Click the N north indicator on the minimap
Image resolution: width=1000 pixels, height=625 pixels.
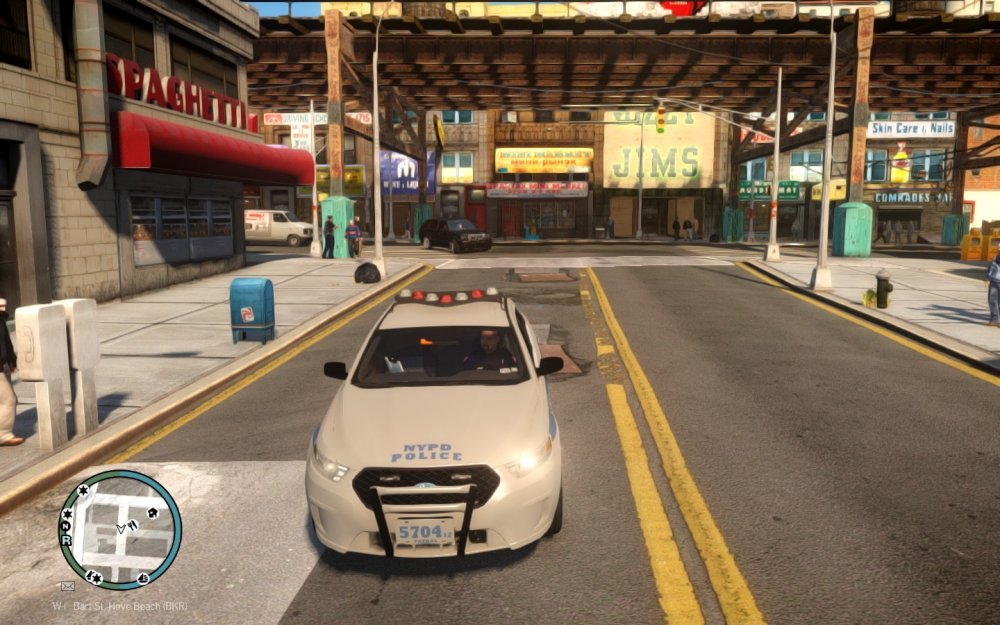66,526
